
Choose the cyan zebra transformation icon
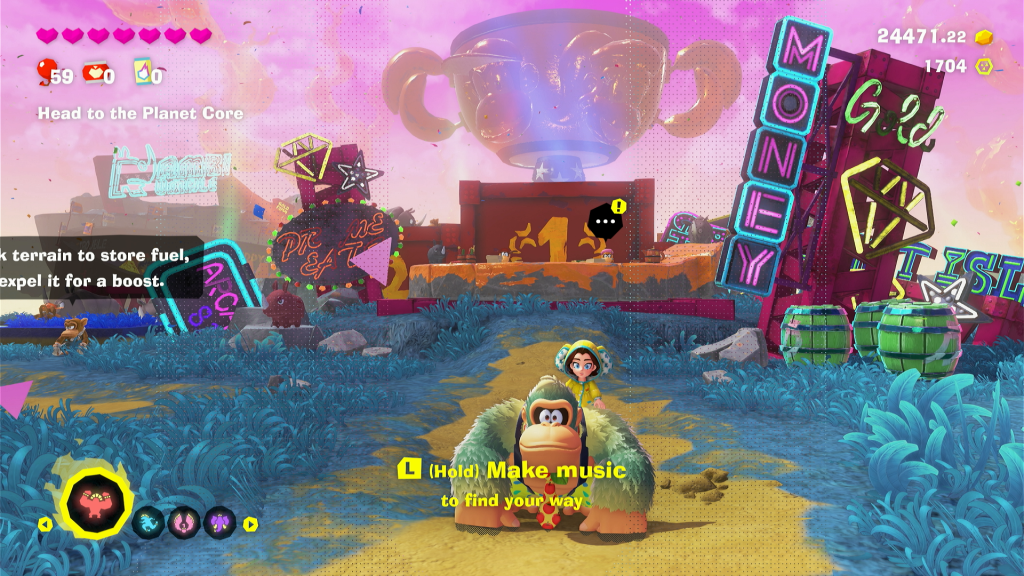149,522
